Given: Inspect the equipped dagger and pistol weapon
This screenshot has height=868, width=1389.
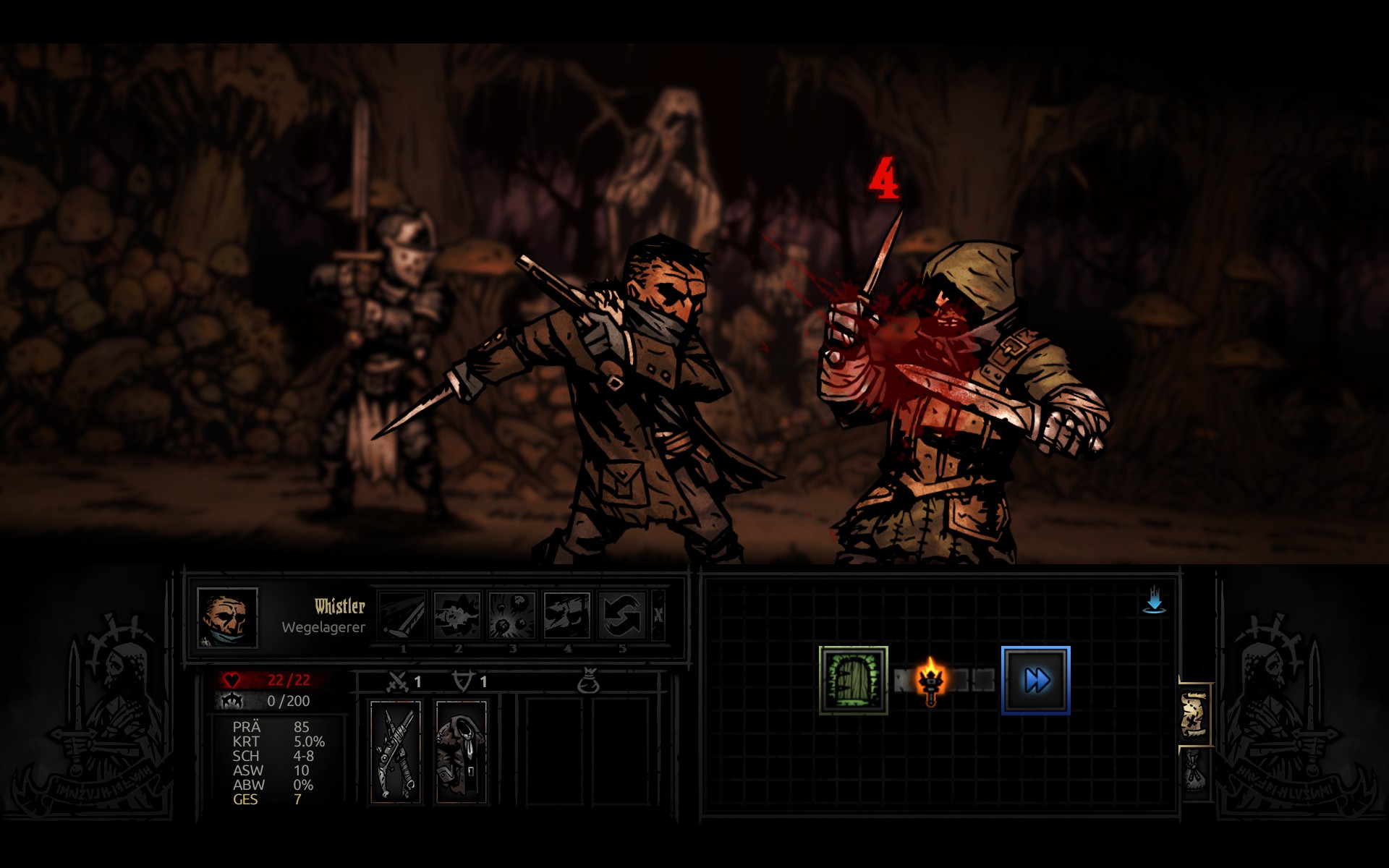Looking at the screenshot, I should click(396, 752).
